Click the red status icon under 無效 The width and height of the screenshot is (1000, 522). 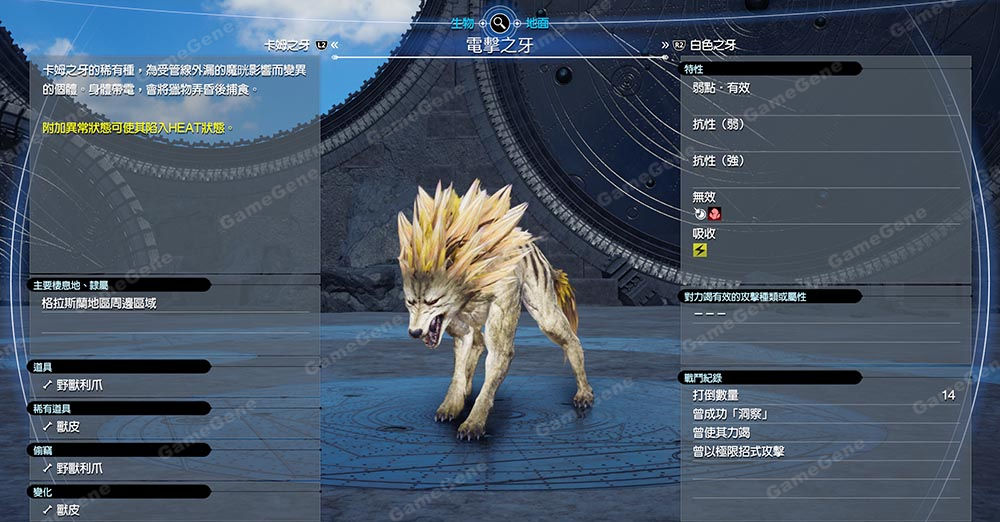[x=715, y=214]
